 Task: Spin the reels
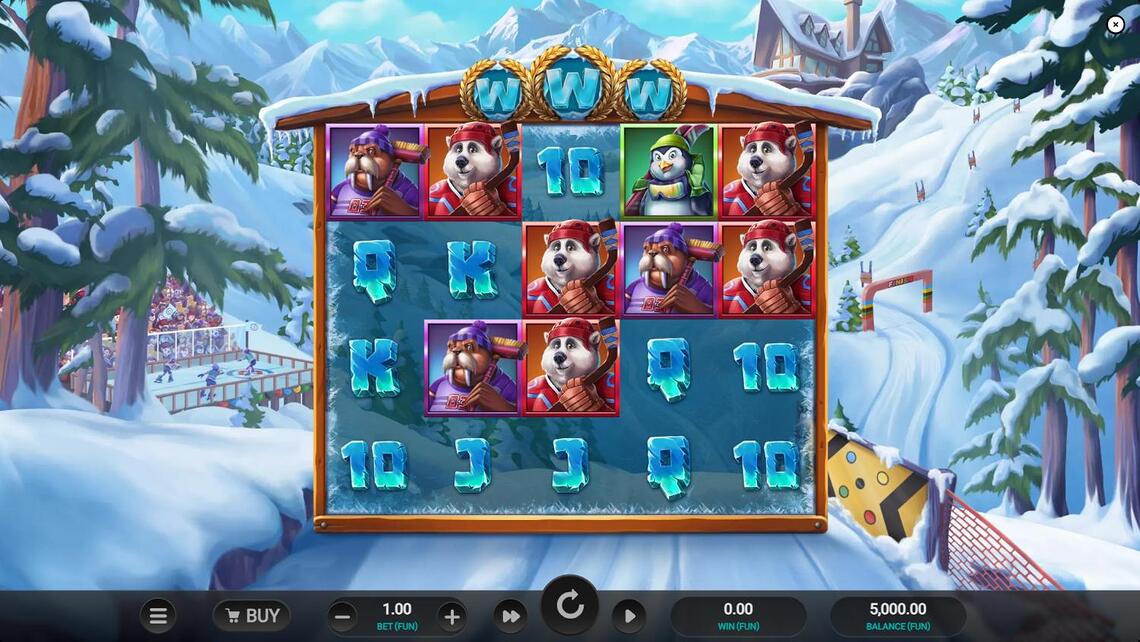pos(570,605)
